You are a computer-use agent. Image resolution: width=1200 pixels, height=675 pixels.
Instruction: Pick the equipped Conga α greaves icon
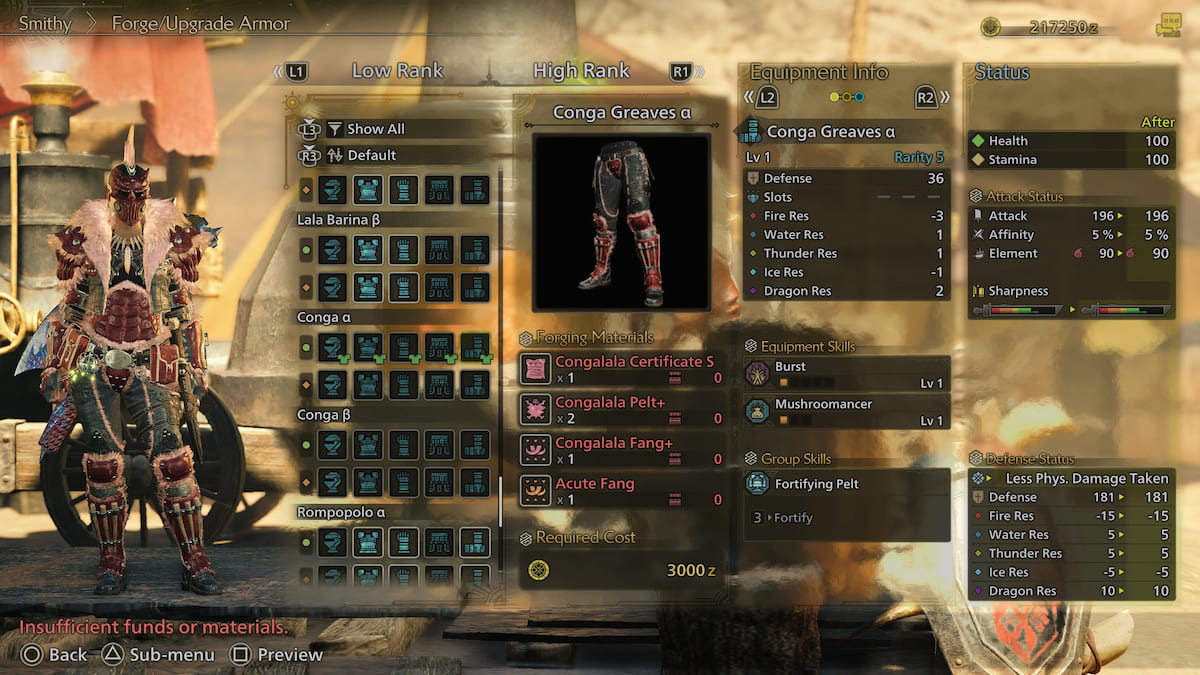[x=475, y=347]
